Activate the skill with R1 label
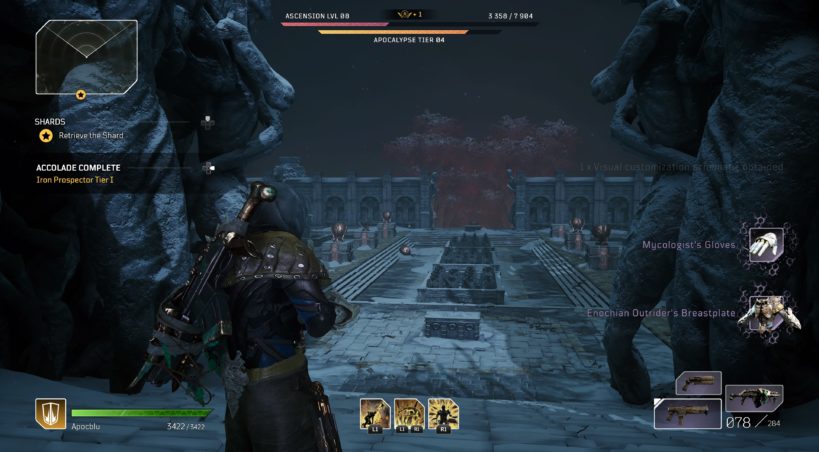The height and width of the screenshot is (452, 819). click(x=442, y=413)
